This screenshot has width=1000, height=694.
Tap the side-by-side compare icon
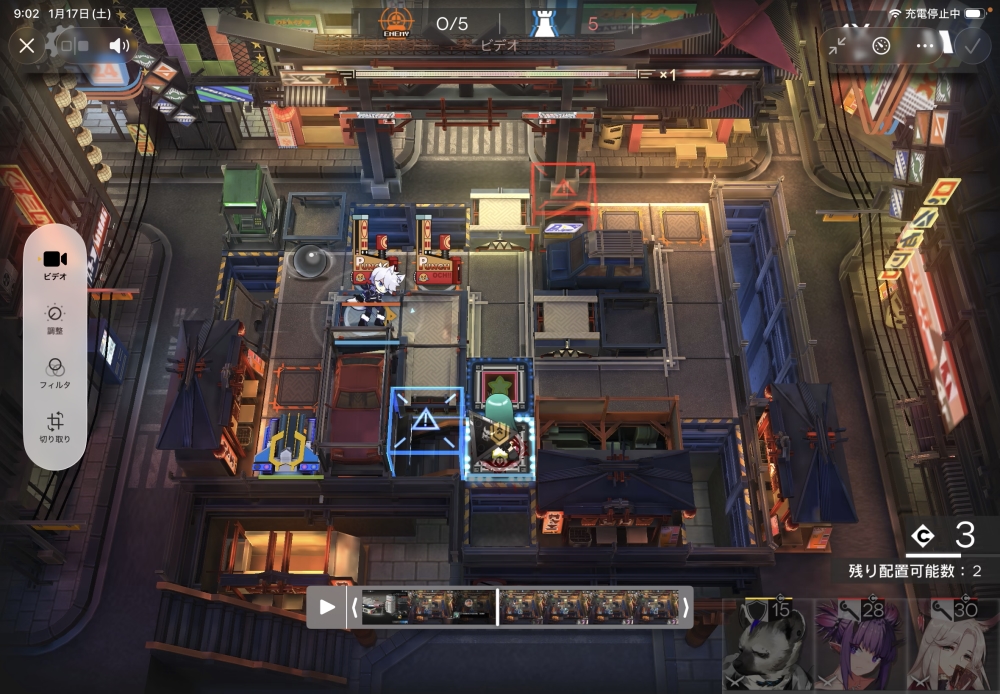74,45
